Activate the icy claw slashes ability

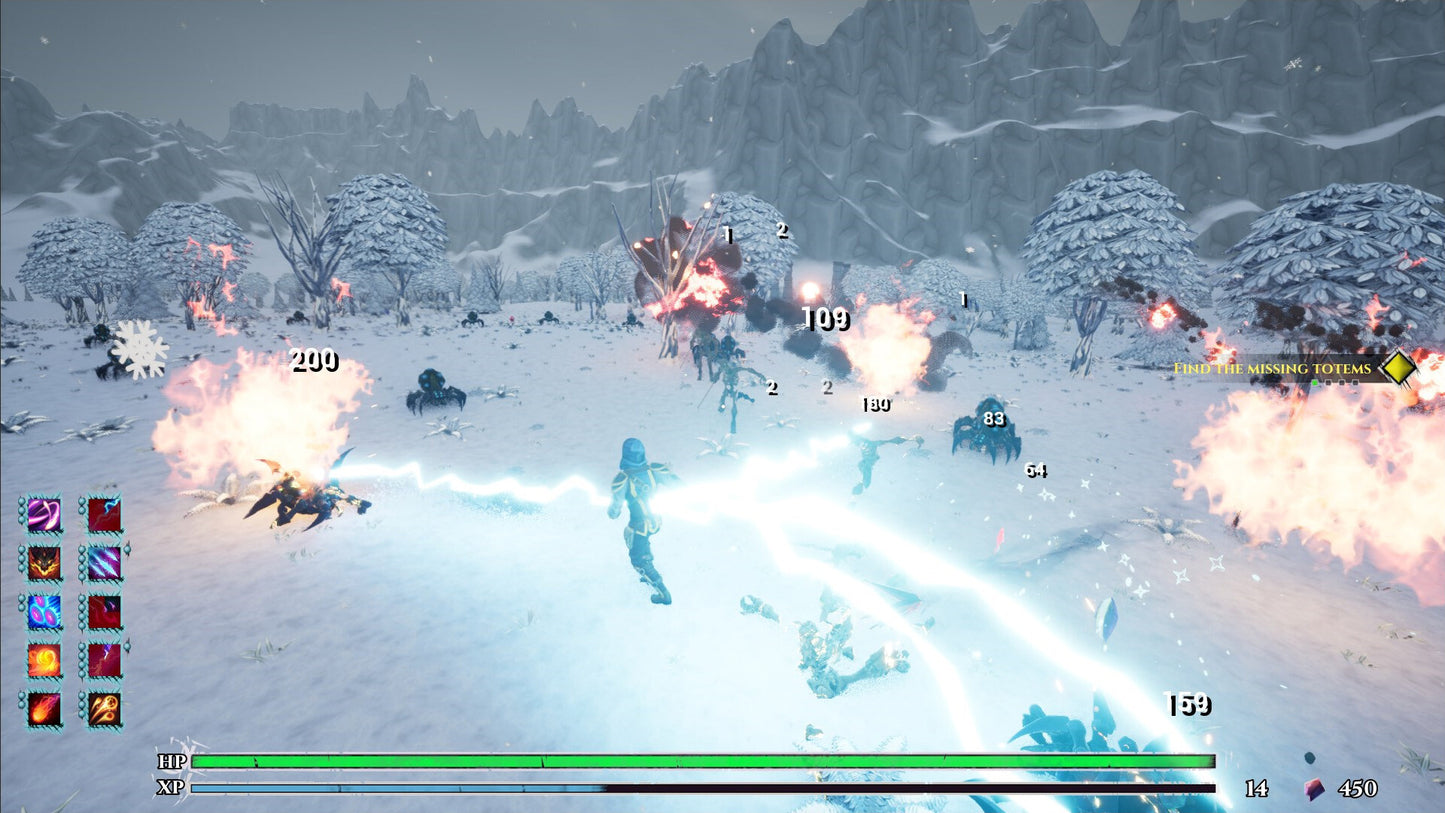104,563
